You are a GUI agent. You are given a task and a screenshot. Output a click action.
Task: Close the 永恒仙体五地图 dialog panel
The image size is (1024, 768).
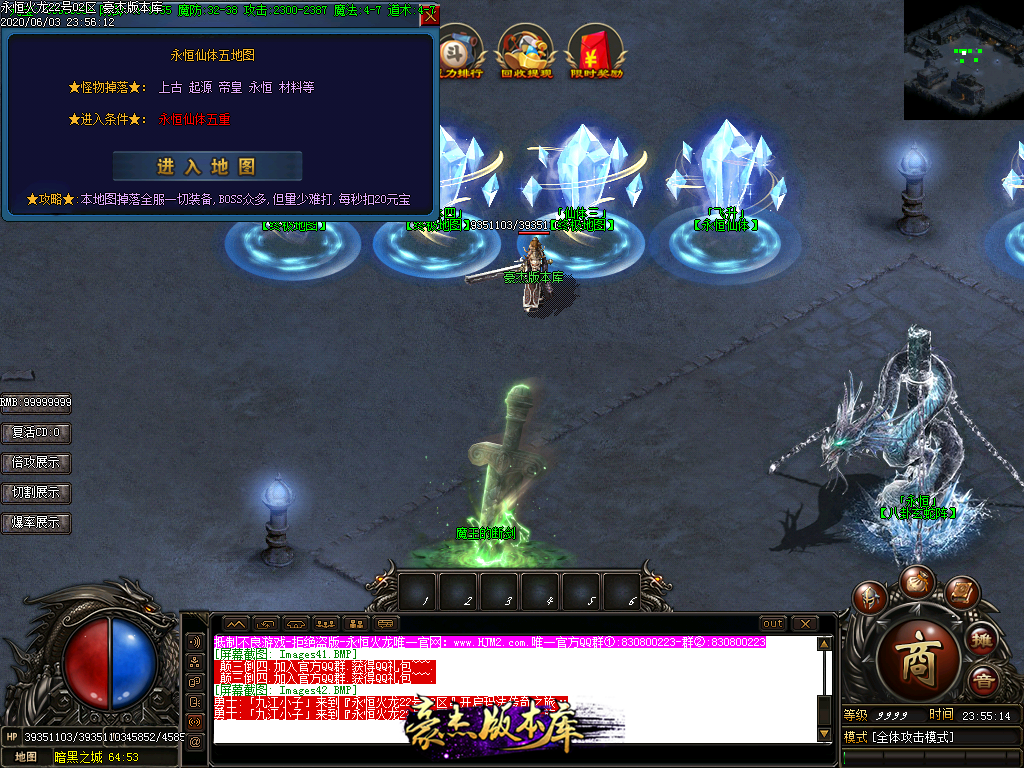[x=430, y=15]
